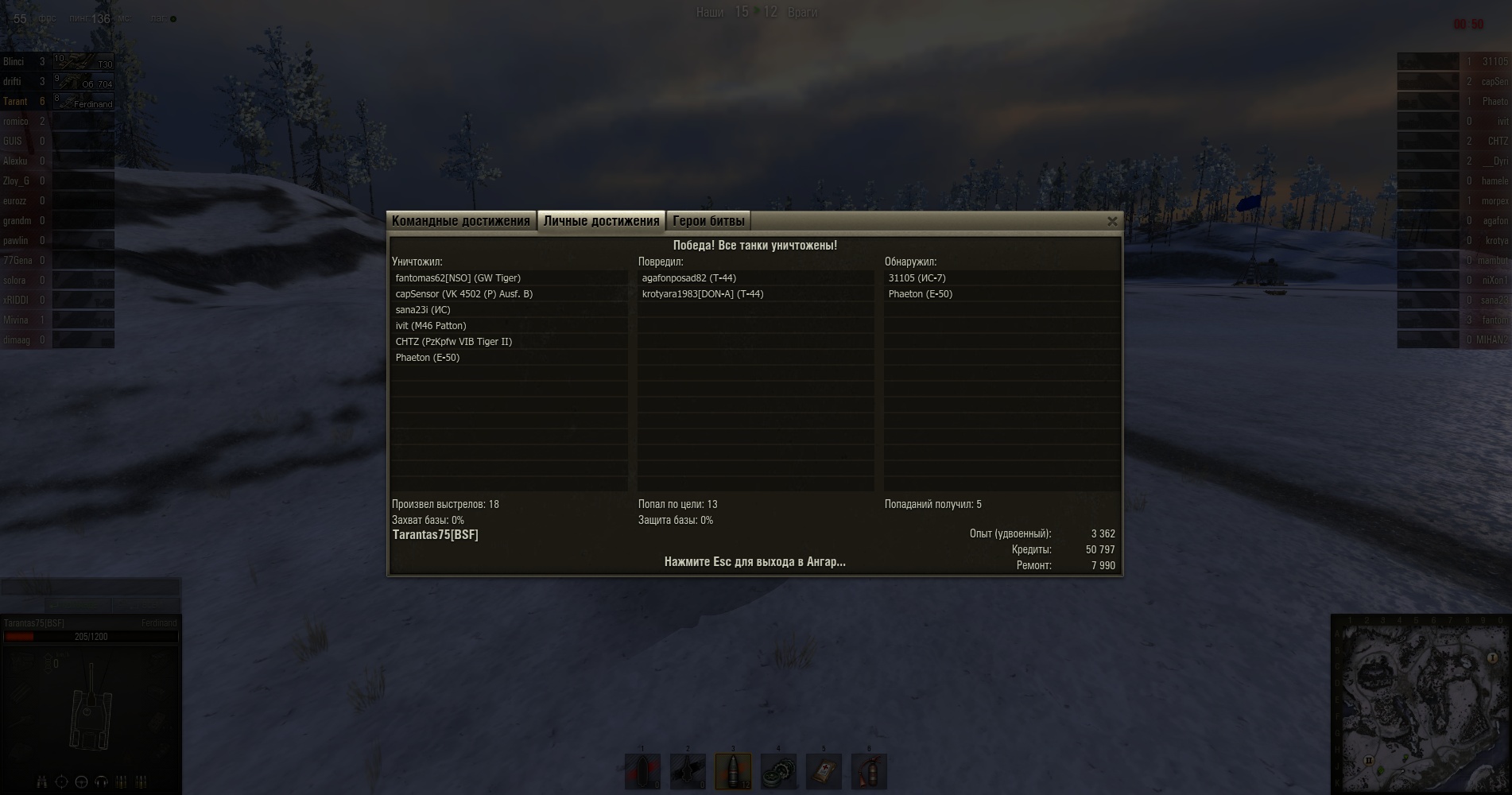Screen dimensions: 1512x795
Task: Select the empty armor-piercing shell slot
Action: pyautogui.click(x=642, y=771)
